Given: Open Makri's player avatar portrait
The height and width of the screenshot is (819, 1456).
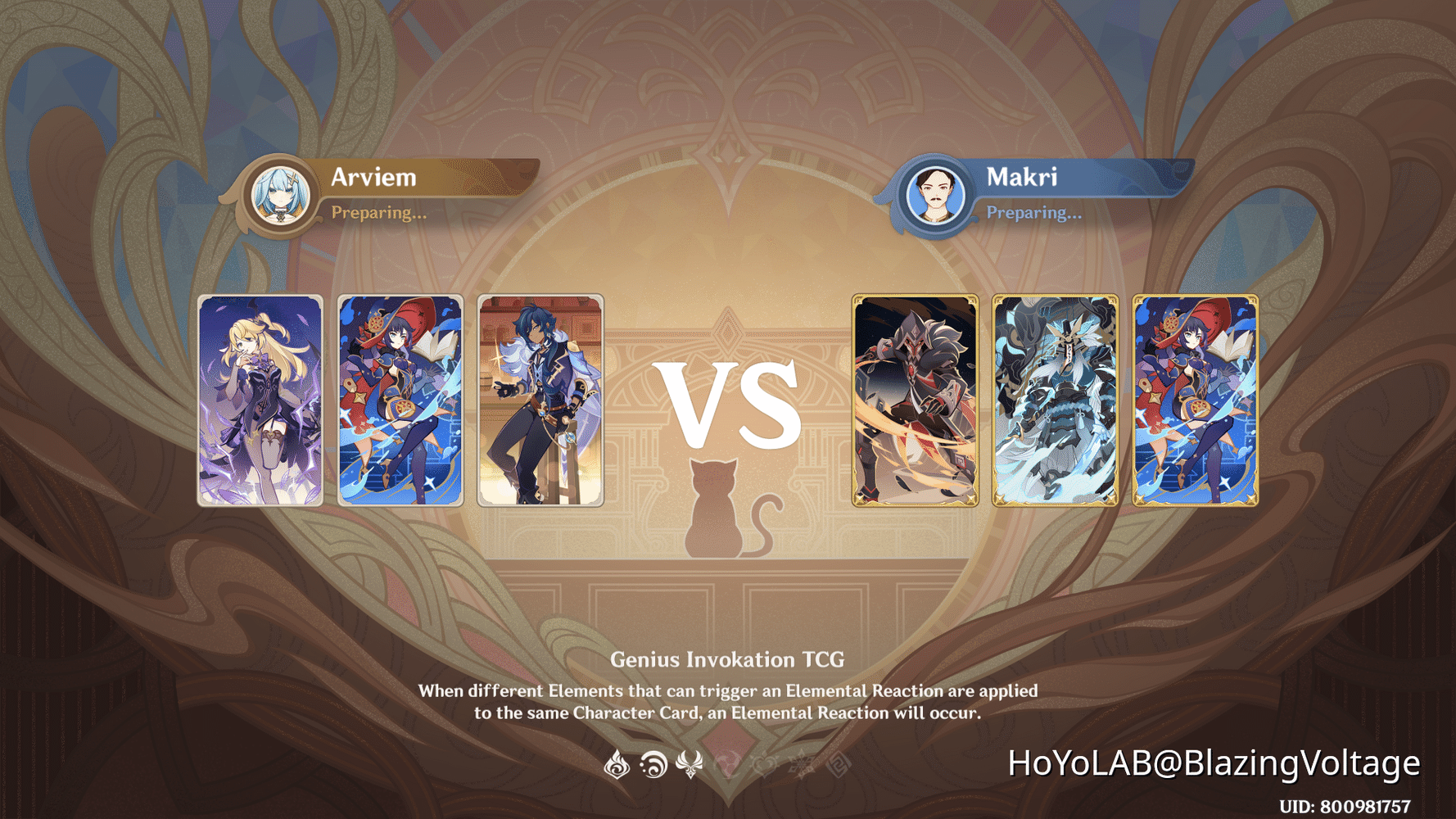Looking at the screenshot, I should tap(936, 194).
